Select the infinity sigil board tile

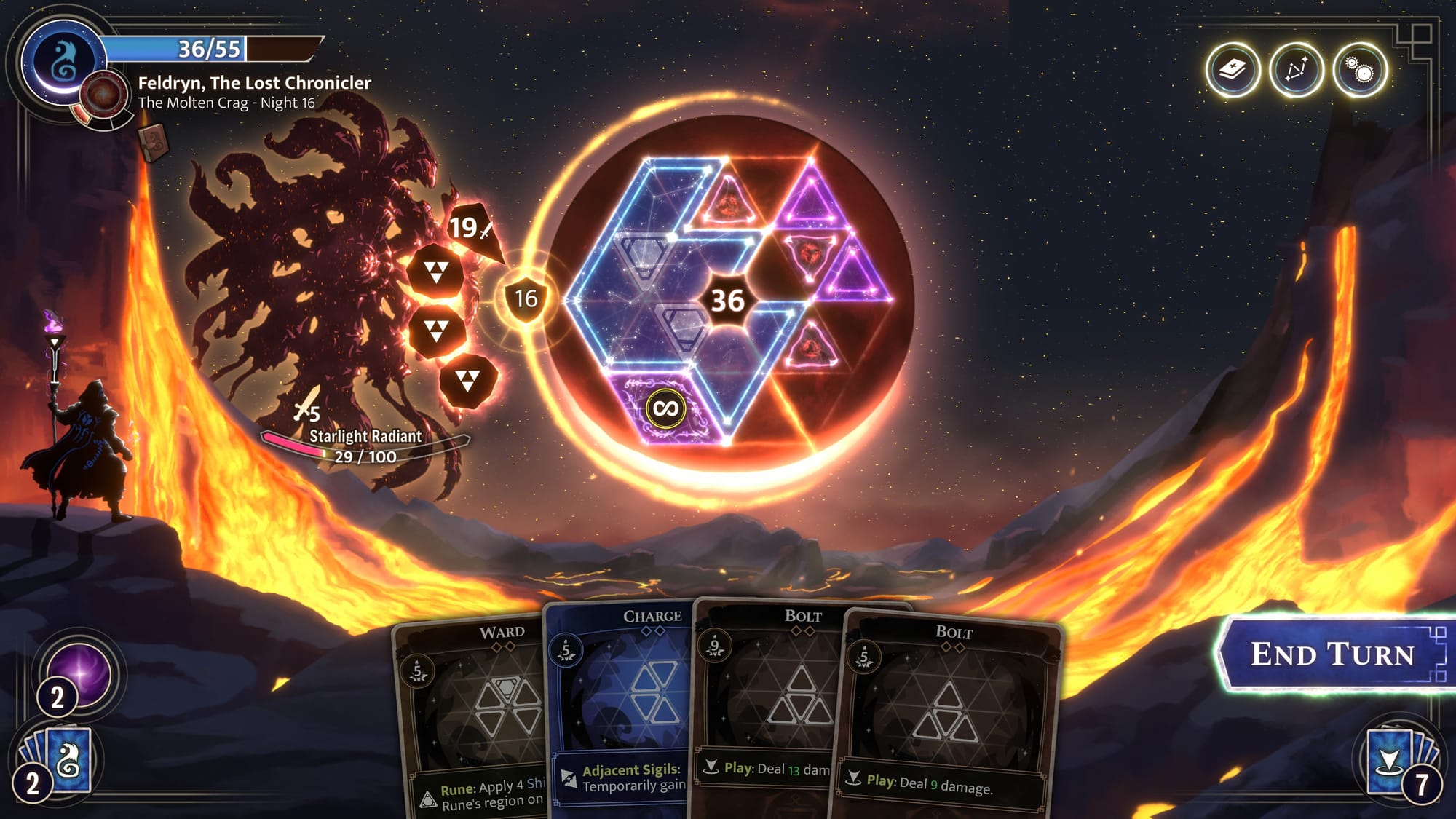click(x=665, y=408)
